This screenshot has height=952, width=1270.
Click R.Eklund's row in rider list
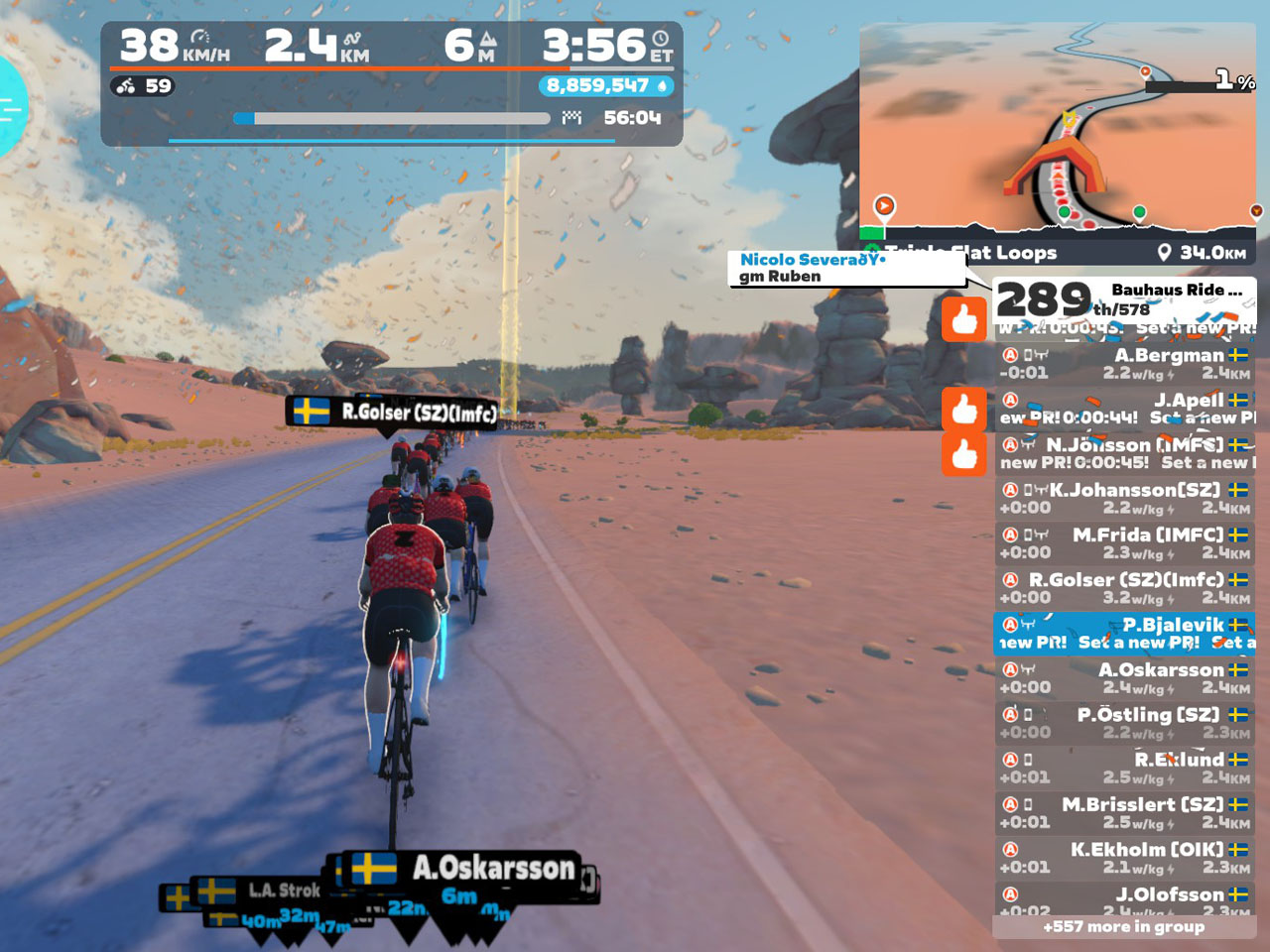[1124, 768]
